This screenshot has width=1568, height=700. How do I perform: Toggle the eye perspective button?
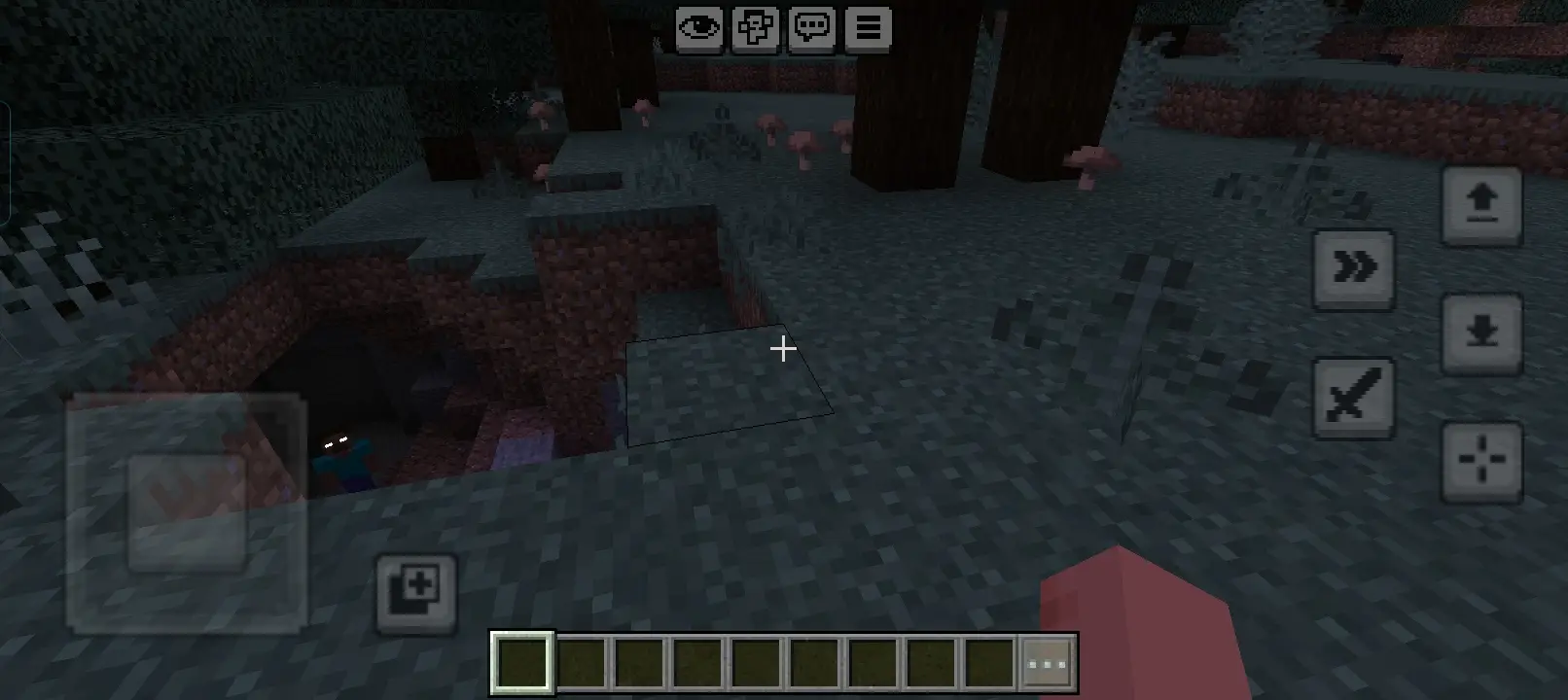click(x=699, y=28)
